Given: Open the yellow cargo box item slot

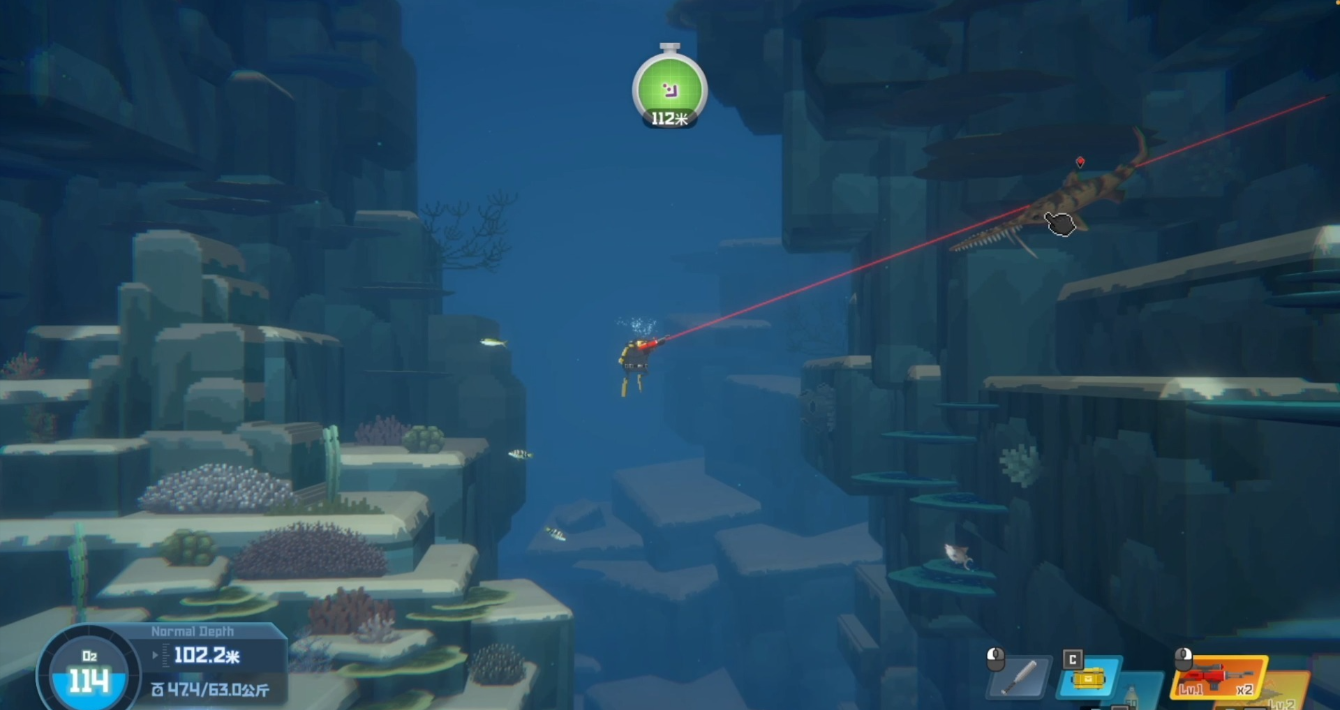Looking at the screenshot, I should (1088, 677).
